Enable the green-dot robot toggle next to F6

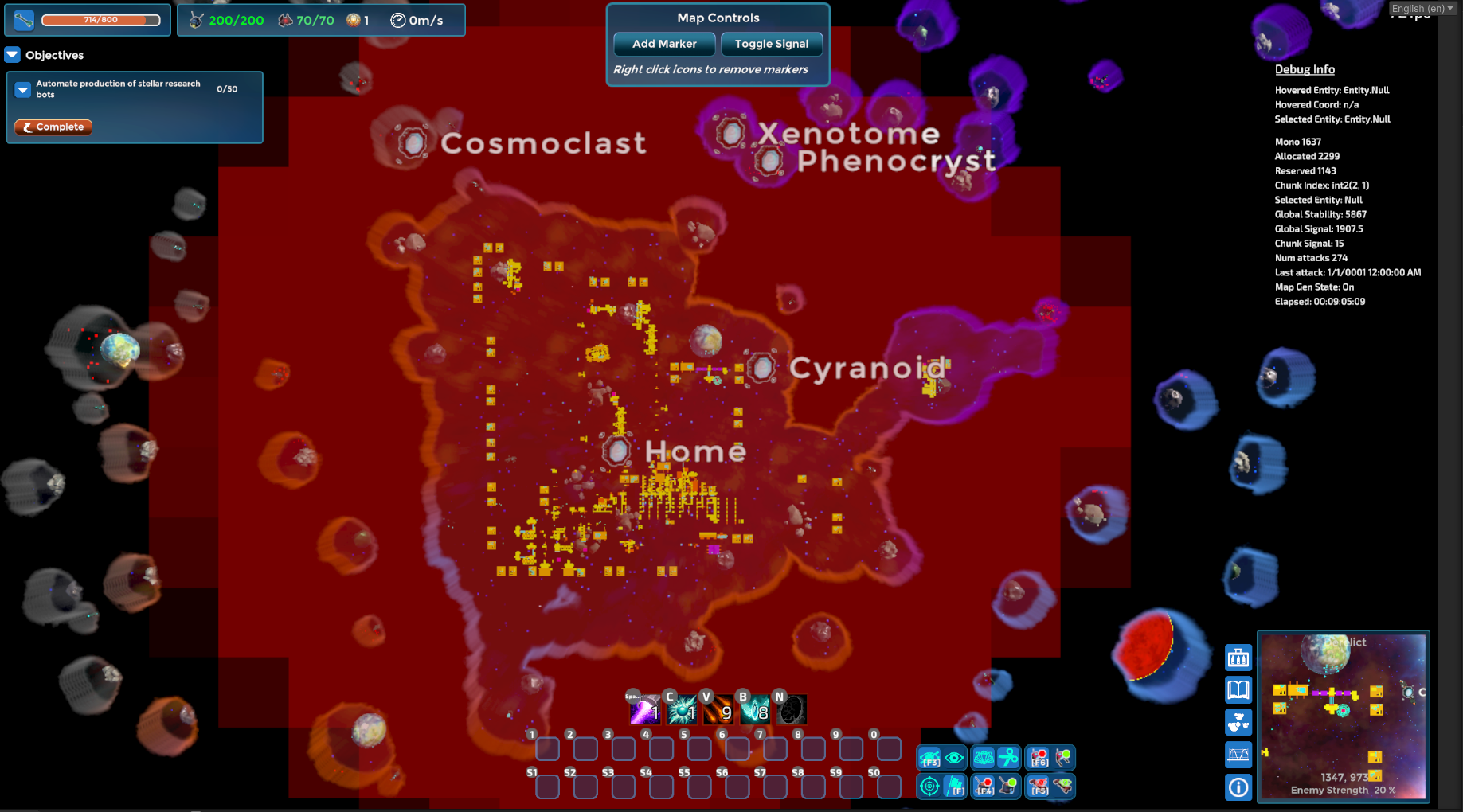pos(1062,757)
